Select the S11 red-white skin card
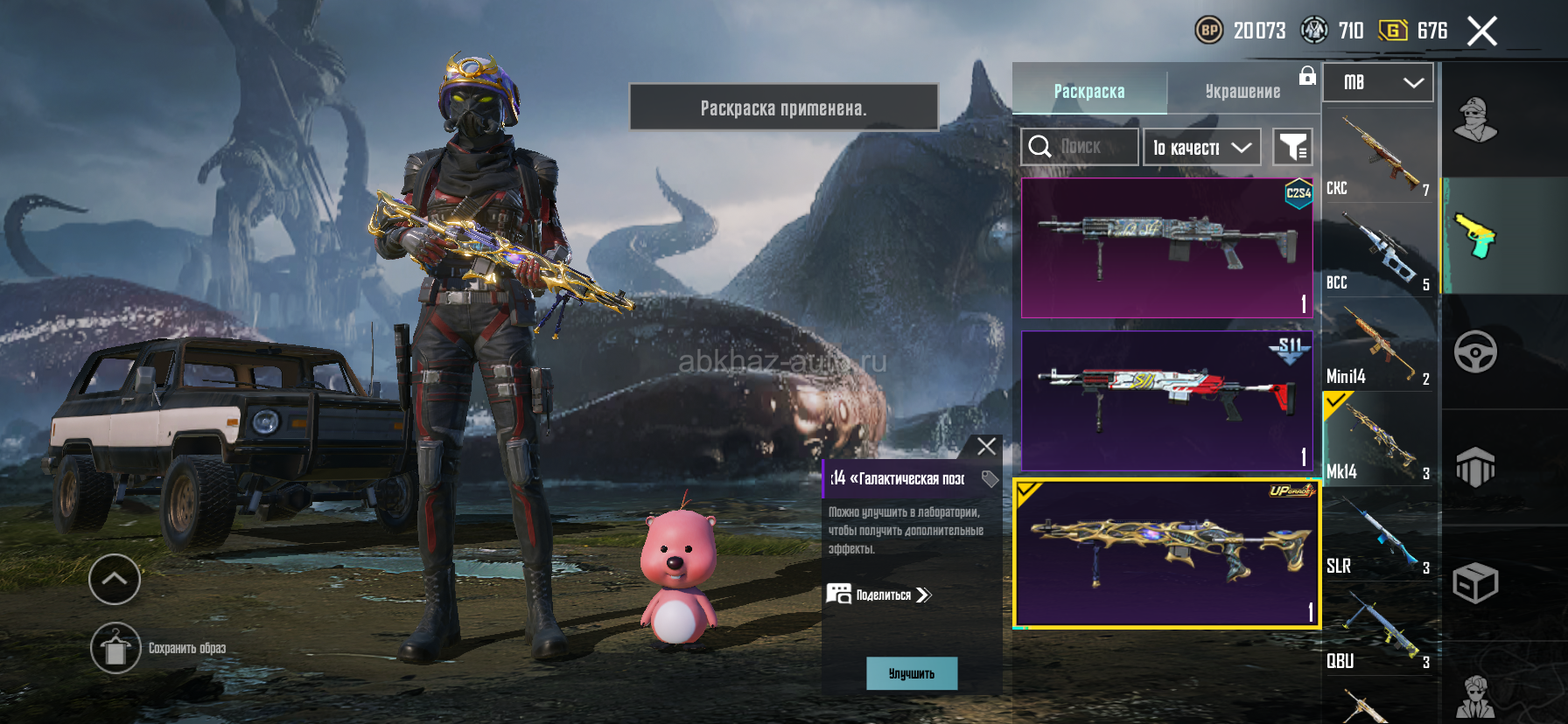This screenshot has width=1568, height=724. coord(1166,400)
